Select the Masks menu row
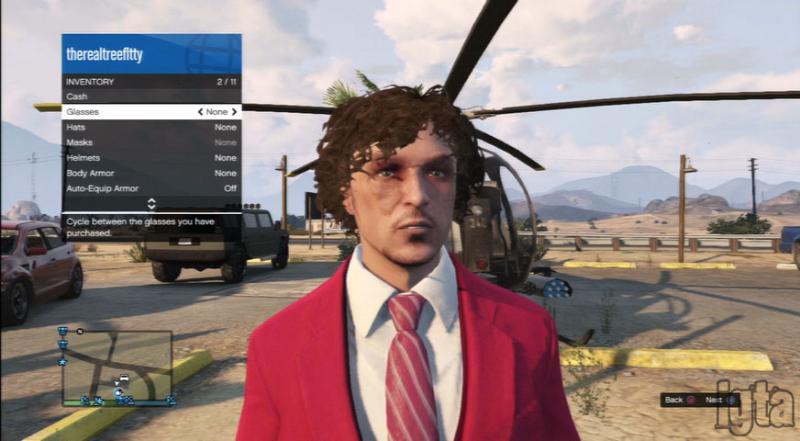This screenshot has height=441, width=800. (x=150, y=143)
